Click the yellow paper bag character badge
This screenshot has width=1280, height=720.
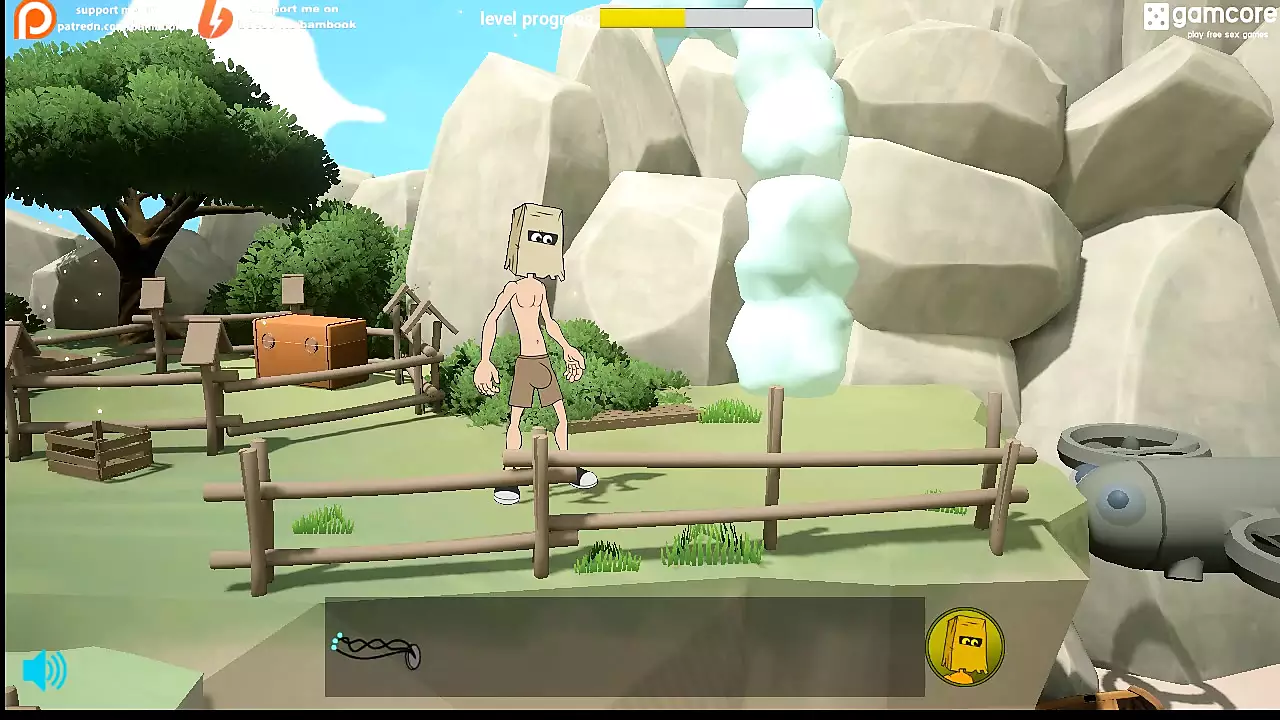coord(964,646)
